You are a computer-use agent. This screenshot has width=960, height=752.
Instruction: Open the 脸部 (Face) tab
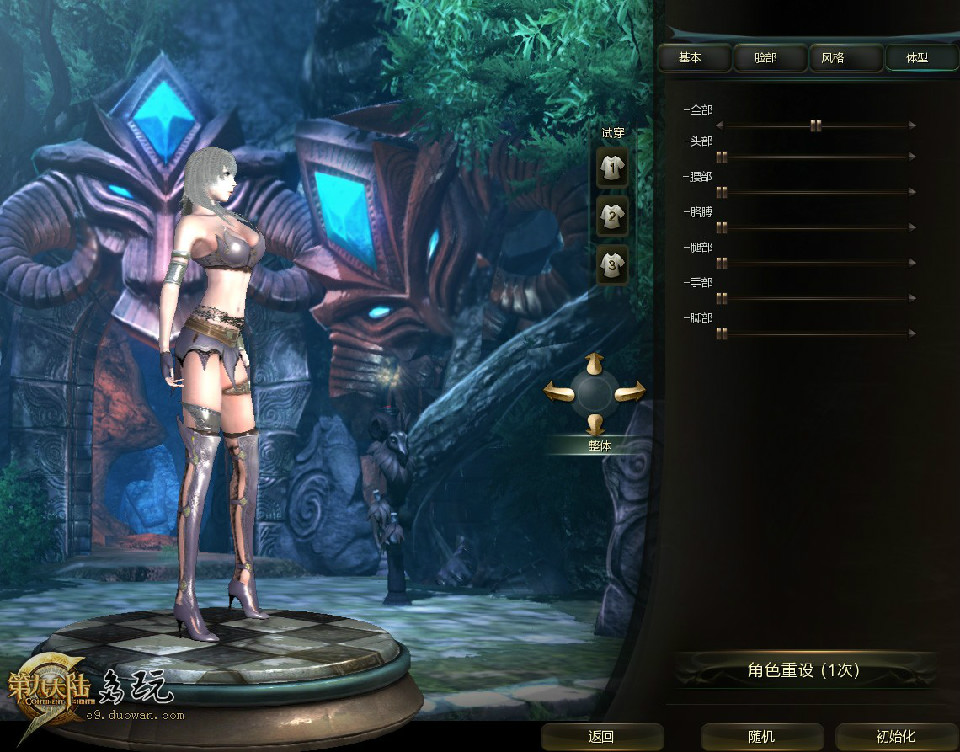[769, 58]
